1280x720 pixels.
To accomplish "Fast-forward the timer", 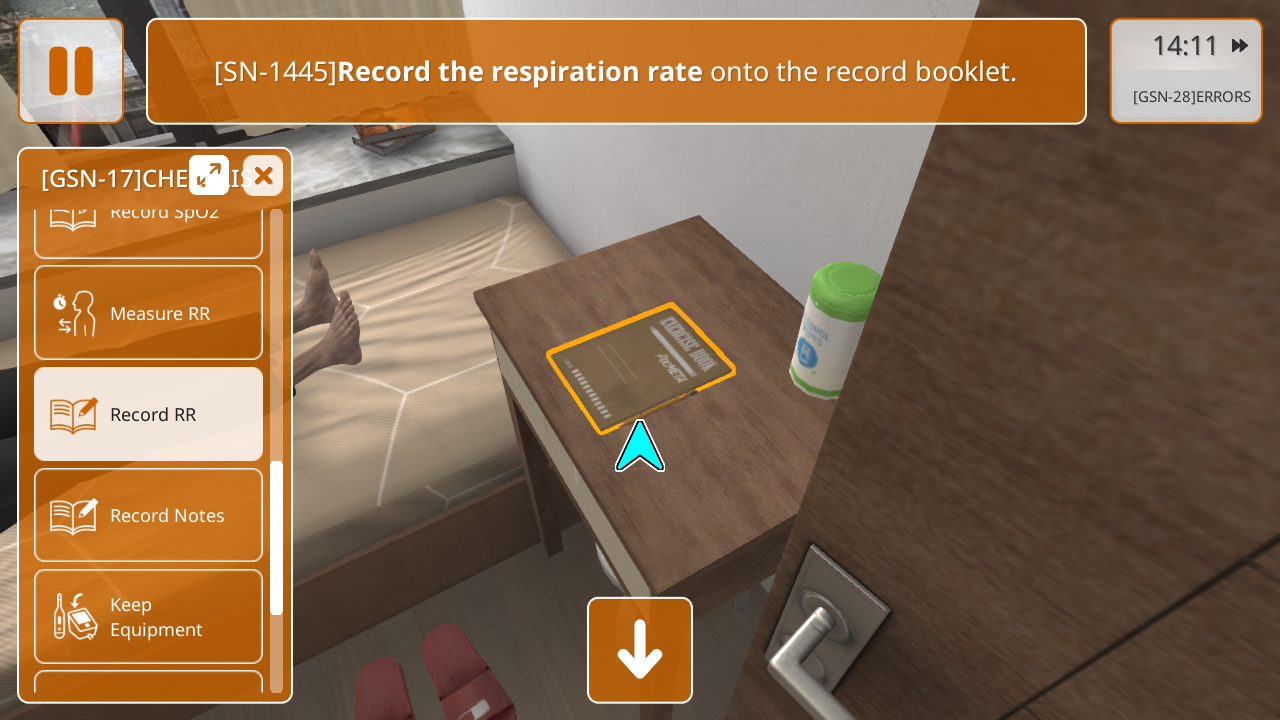I will pos(1240,46).
